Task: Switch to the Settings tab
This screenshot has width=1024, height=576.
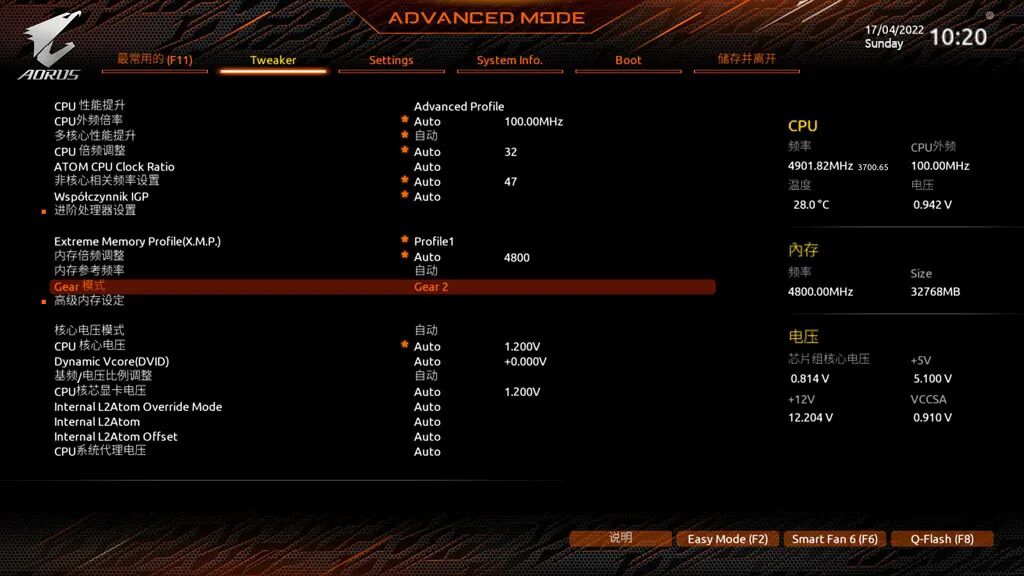Action: click(391, 60)
